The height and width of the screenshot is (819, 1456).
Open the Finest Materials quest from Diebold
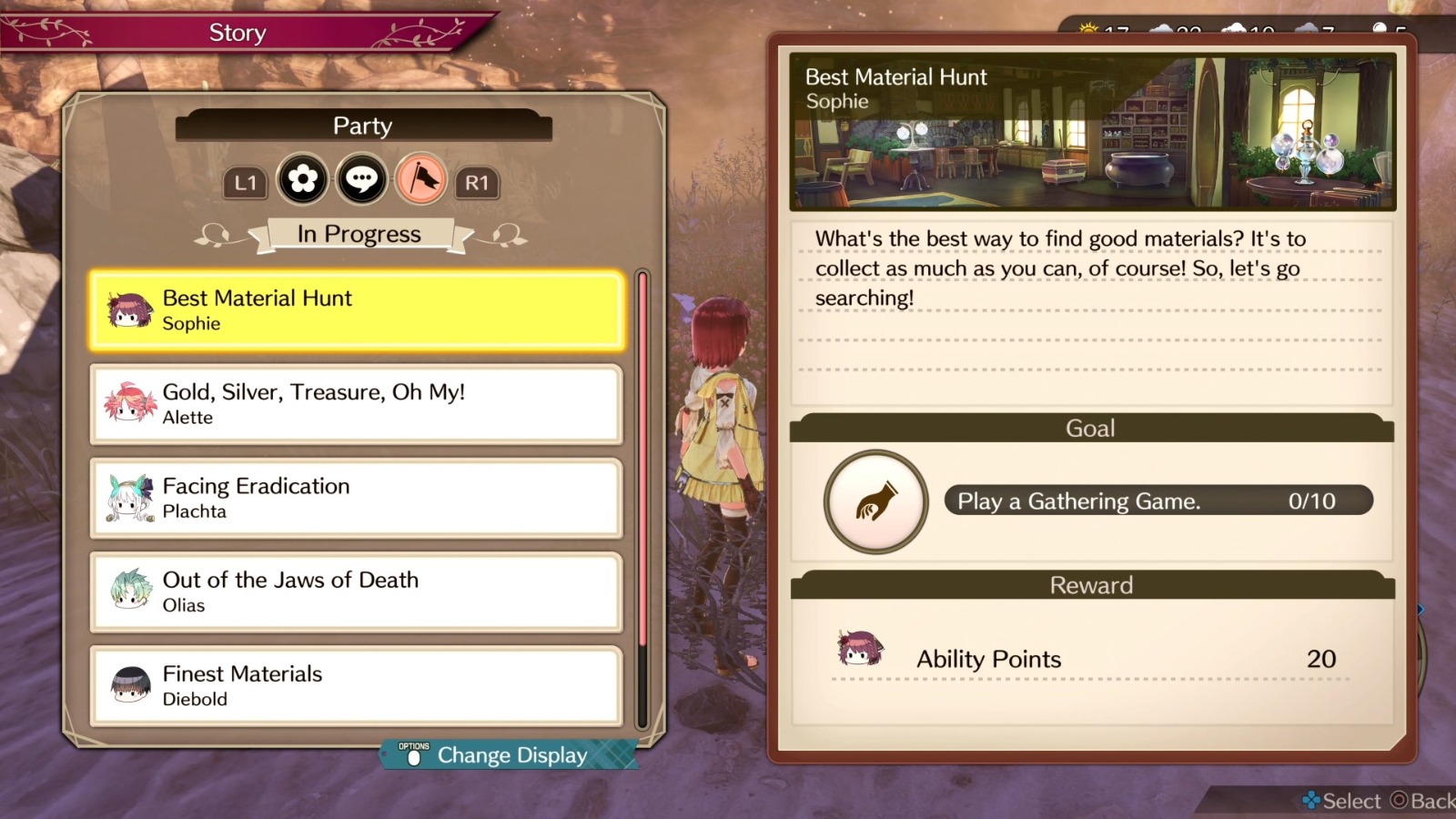356,685
